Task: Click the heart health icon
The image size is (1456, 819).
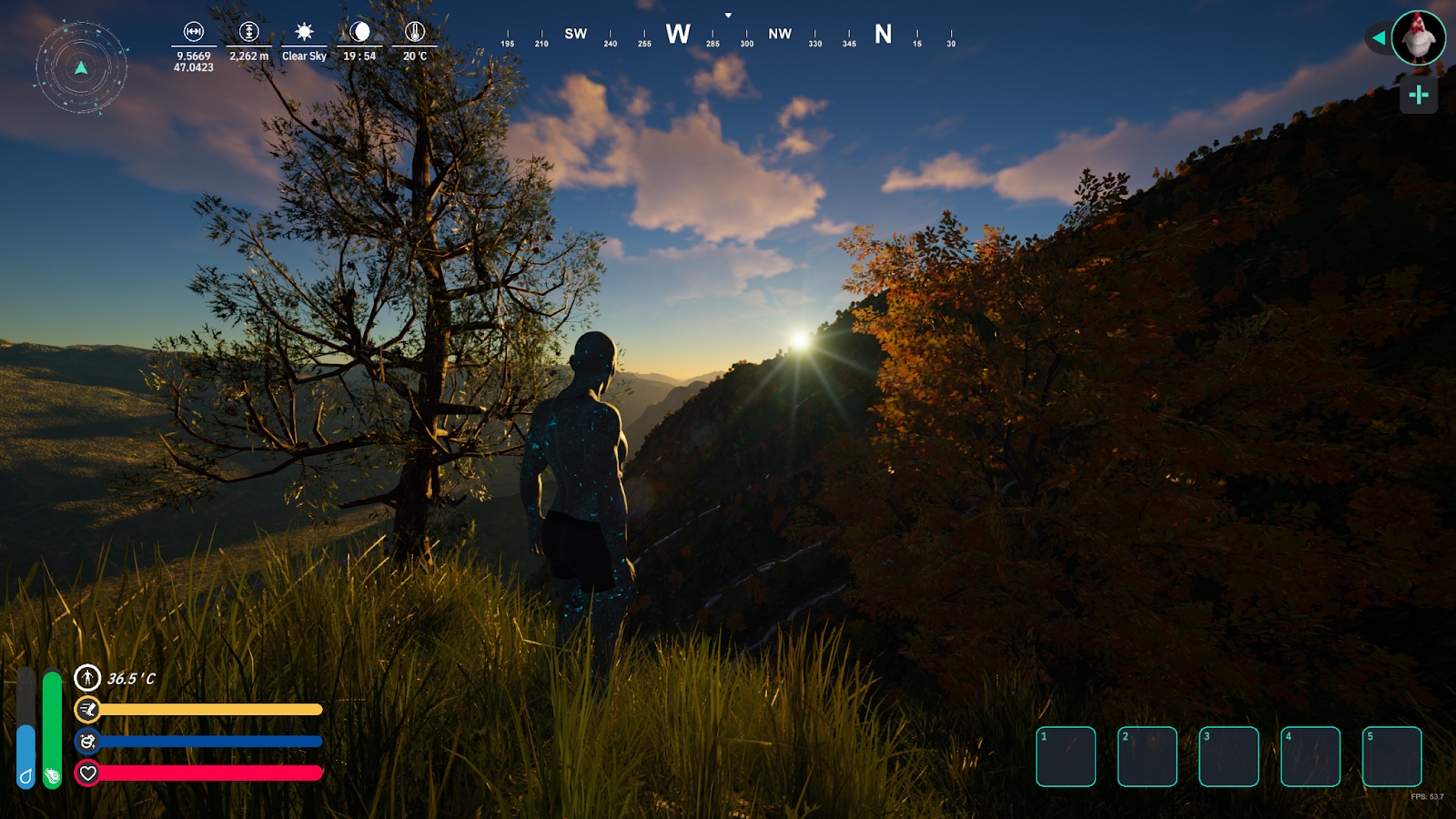Action: (x=87, y=773)
